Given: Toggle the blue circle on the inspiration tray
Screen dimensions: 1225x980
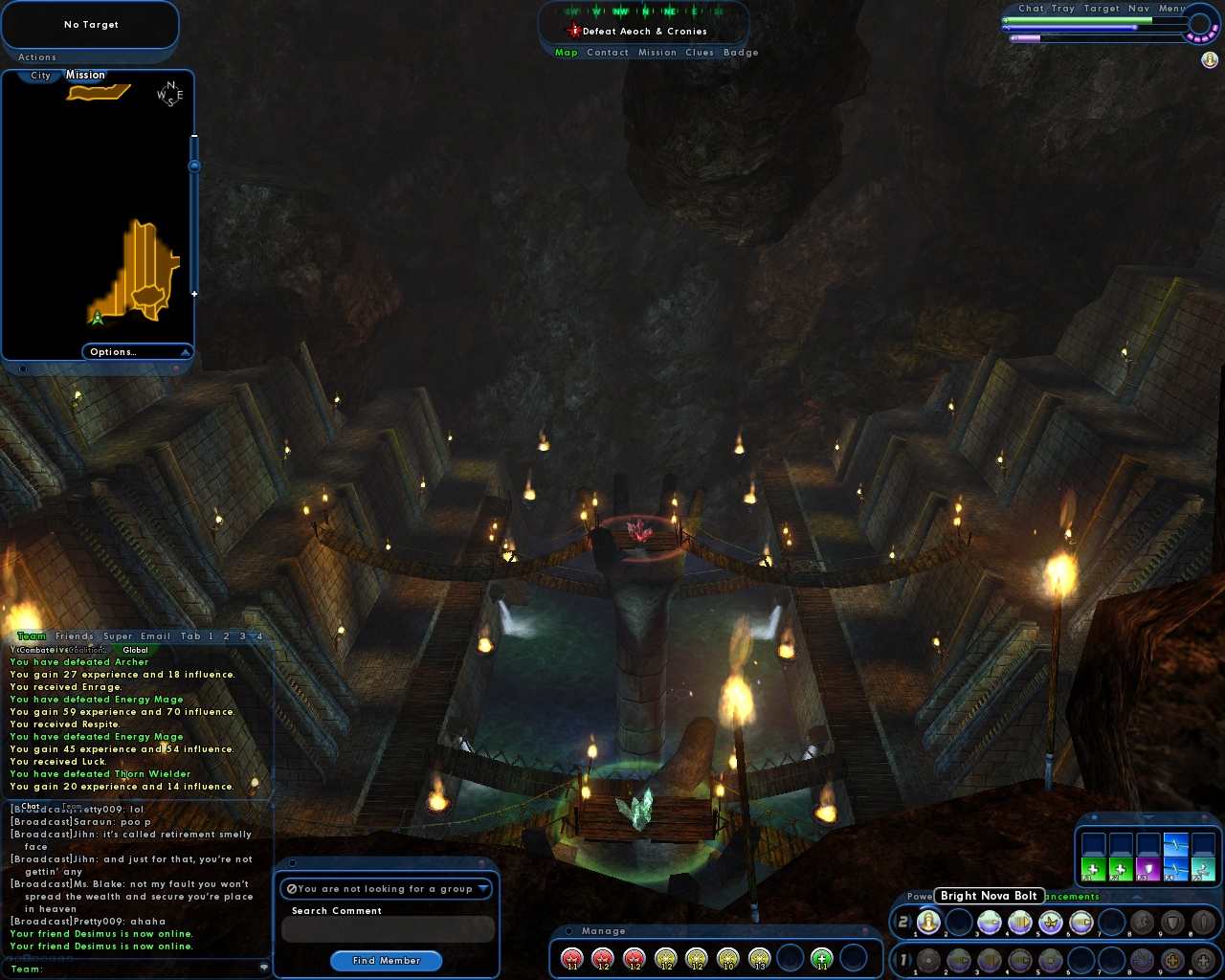Looking at the screenshot, I should [x=1095, y=816].
